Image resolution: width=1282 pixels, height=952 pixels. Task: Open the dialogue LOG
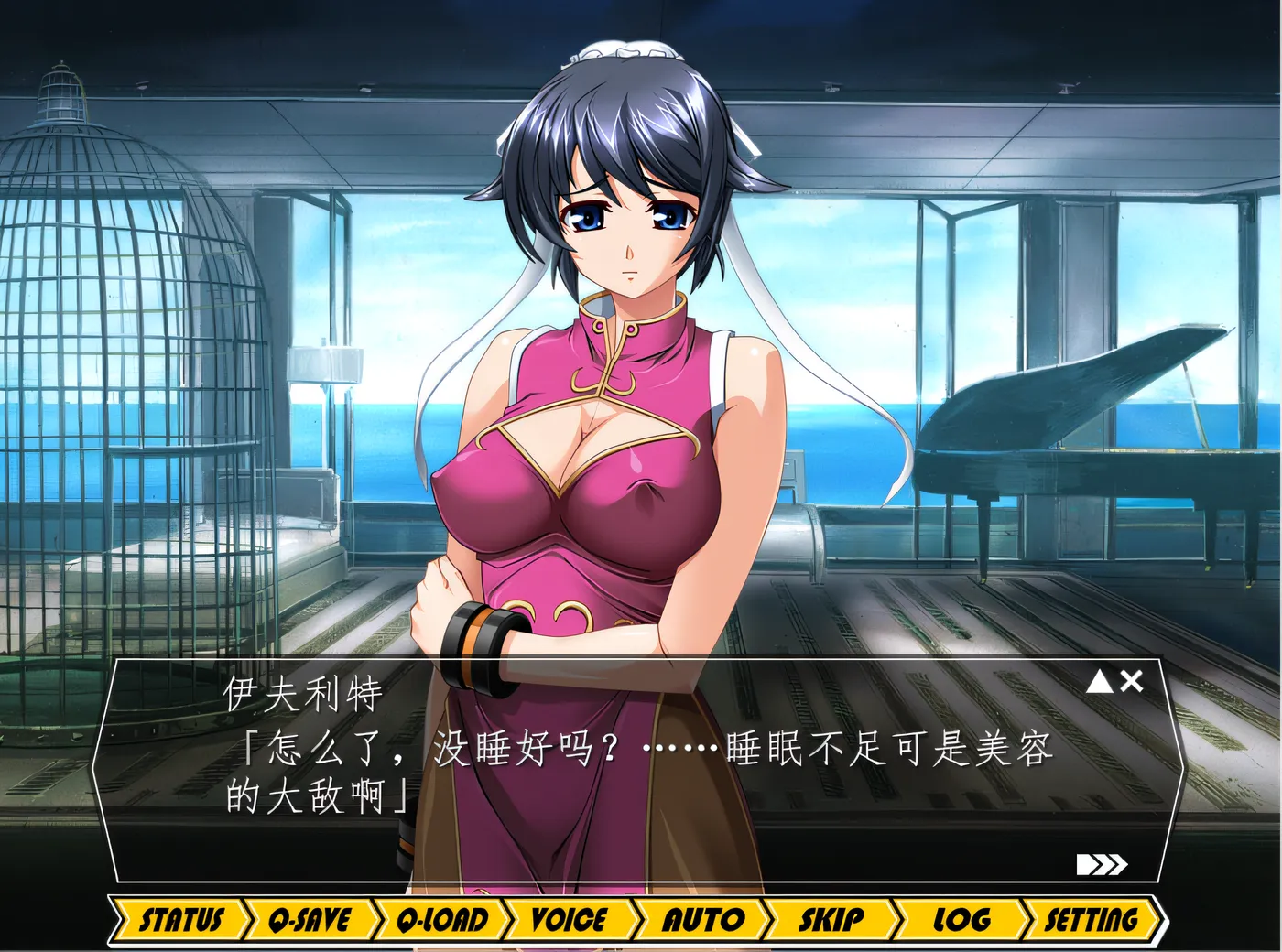961,919
